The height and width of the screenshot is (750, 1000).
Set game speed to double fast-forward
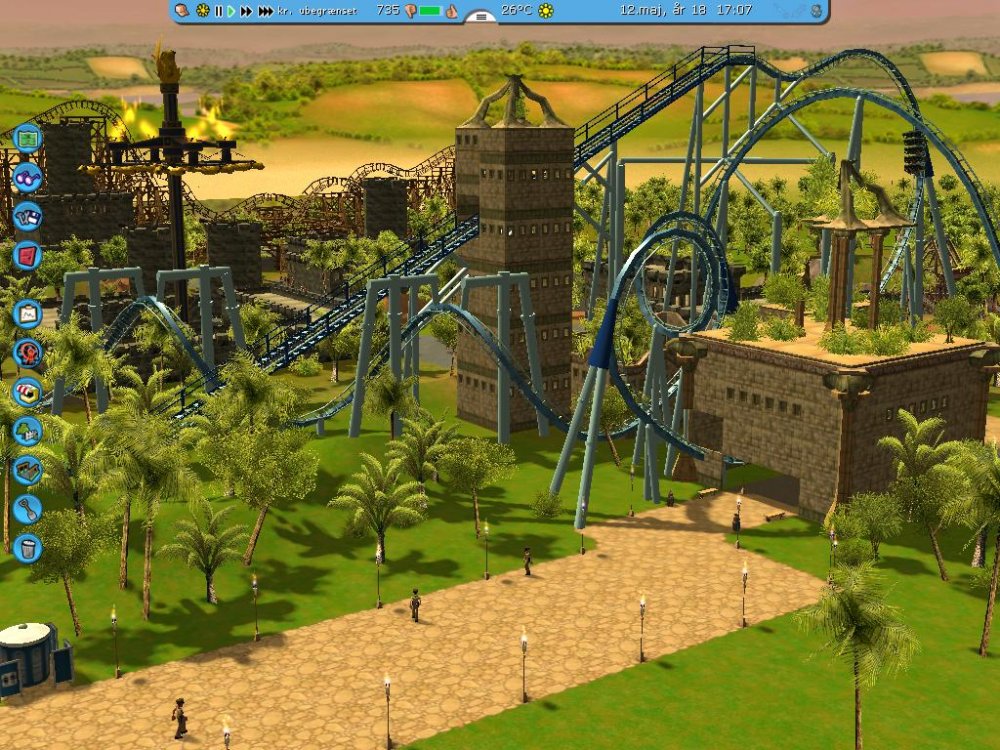click(246, 11)
